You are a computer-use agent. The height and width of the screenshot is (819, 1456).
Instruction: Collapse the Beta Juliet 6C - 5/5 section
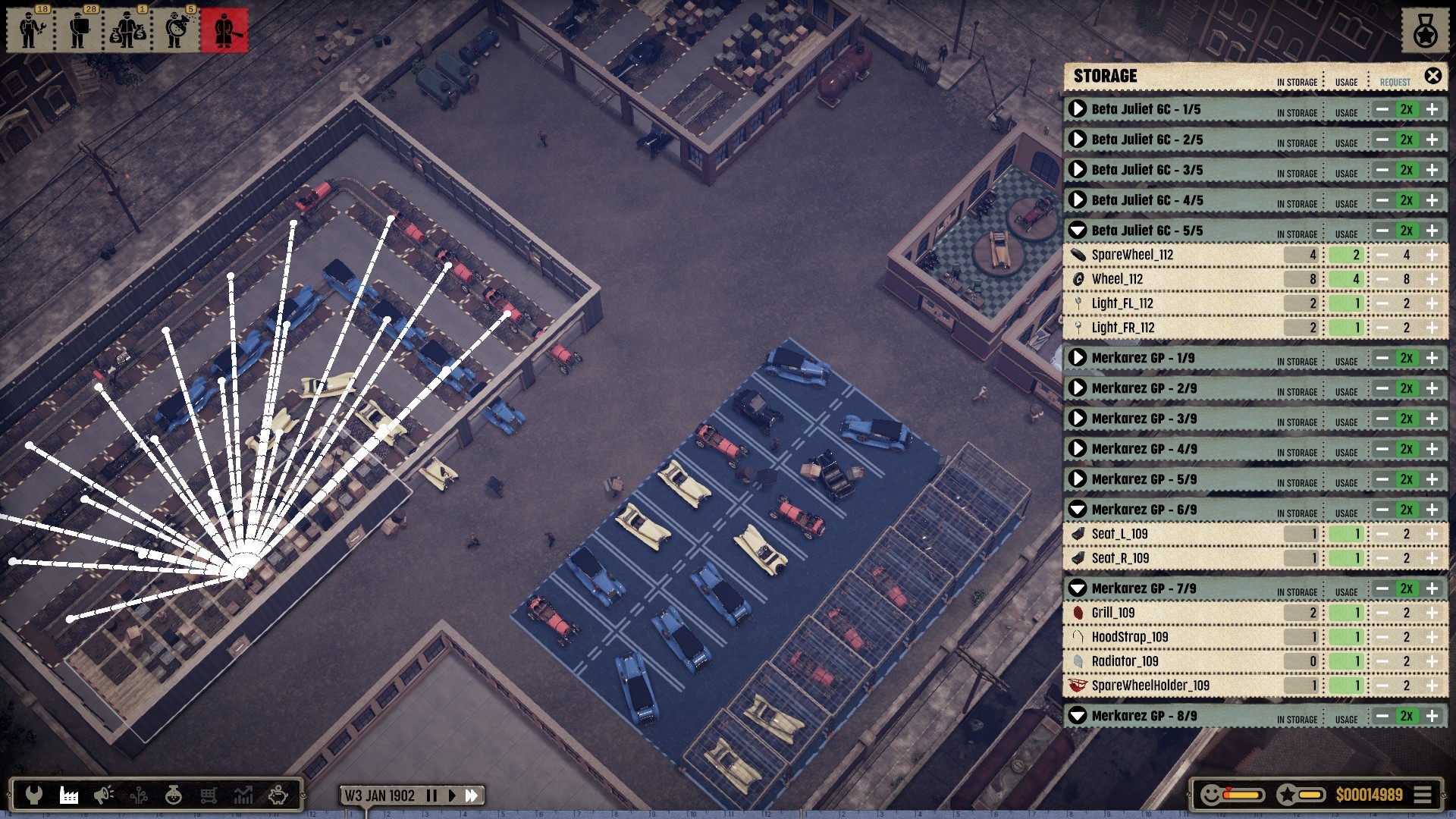click(x=1078, y=231)
